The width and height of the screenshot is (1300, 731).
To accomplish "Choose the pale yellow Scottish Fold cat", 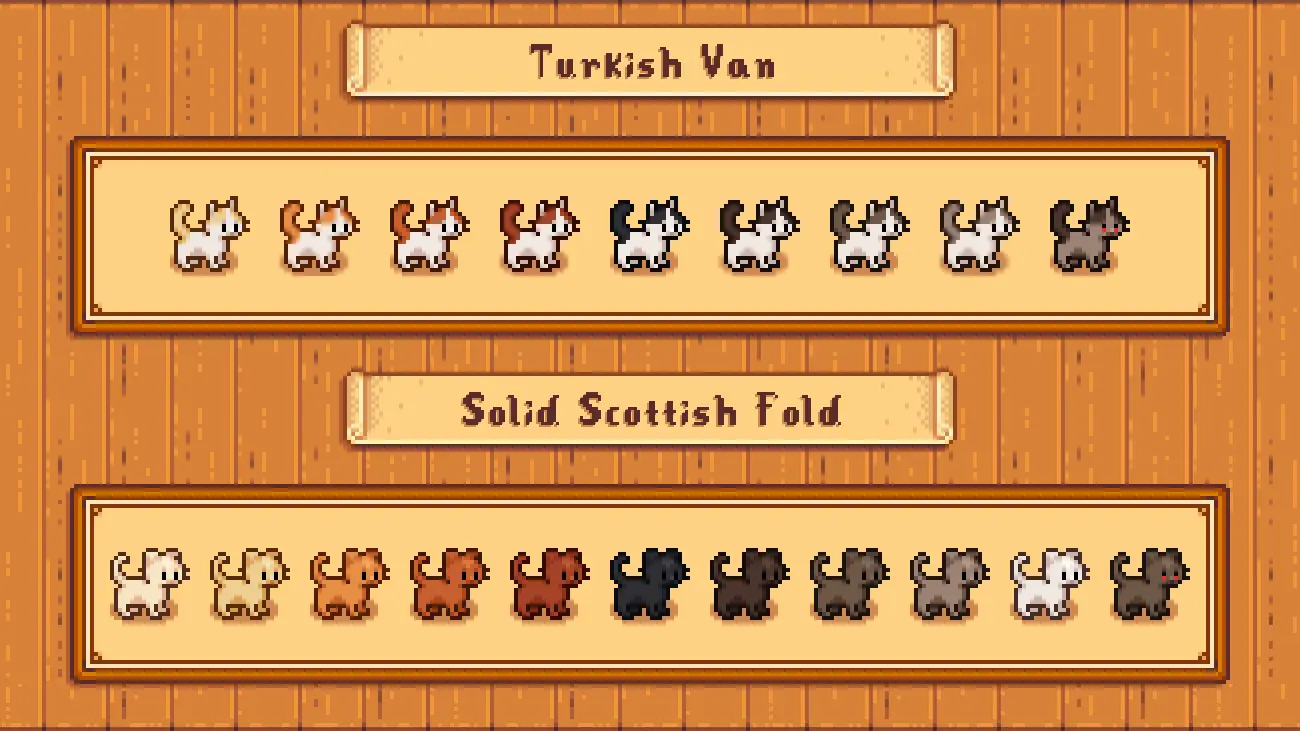I will click(249, 583).
